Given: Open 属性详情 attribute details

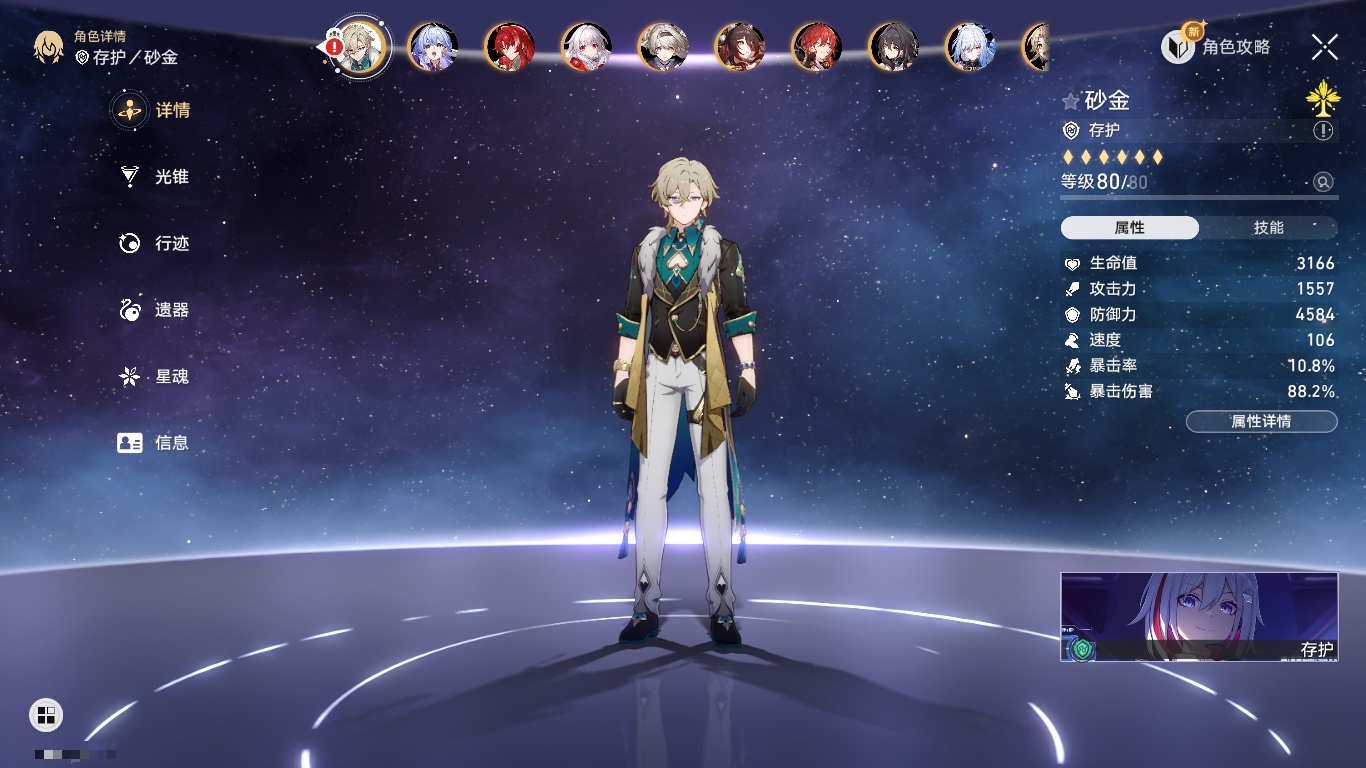Looking at the screenshot, I should click(1261, 422).
